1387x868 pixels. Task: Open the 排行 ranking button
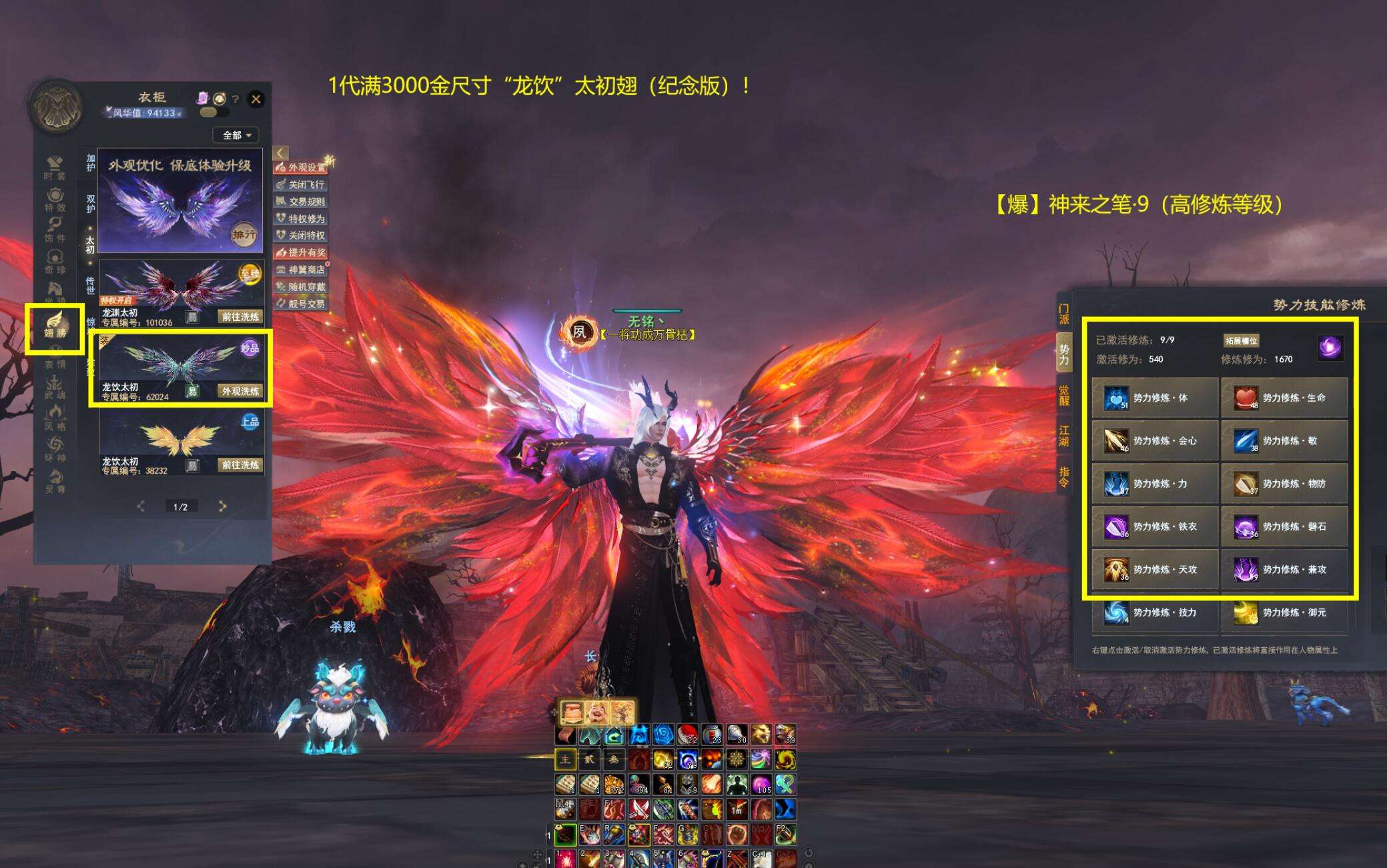pos(244,234)
